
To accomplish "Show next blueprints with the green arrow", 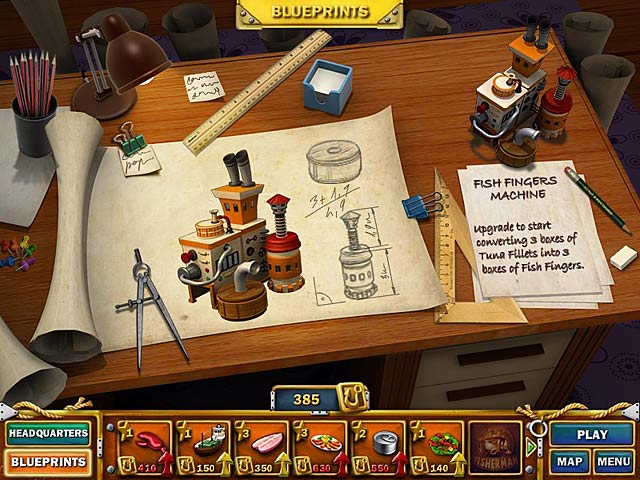I will pos(531,447).
